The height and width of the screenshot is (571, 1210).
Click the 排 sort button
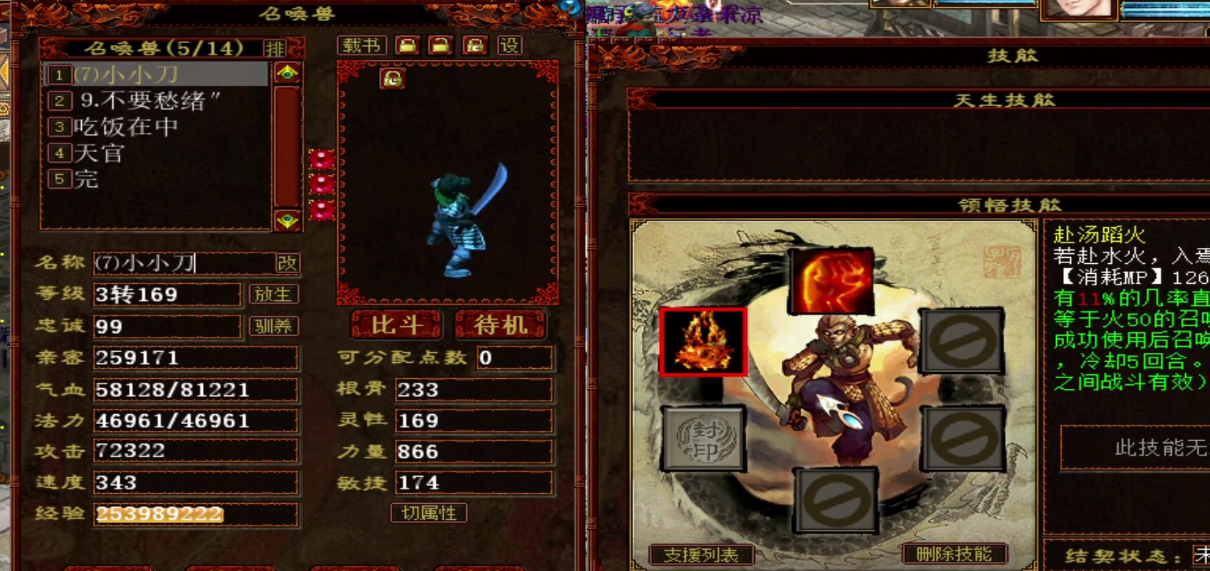coord(275,48)
